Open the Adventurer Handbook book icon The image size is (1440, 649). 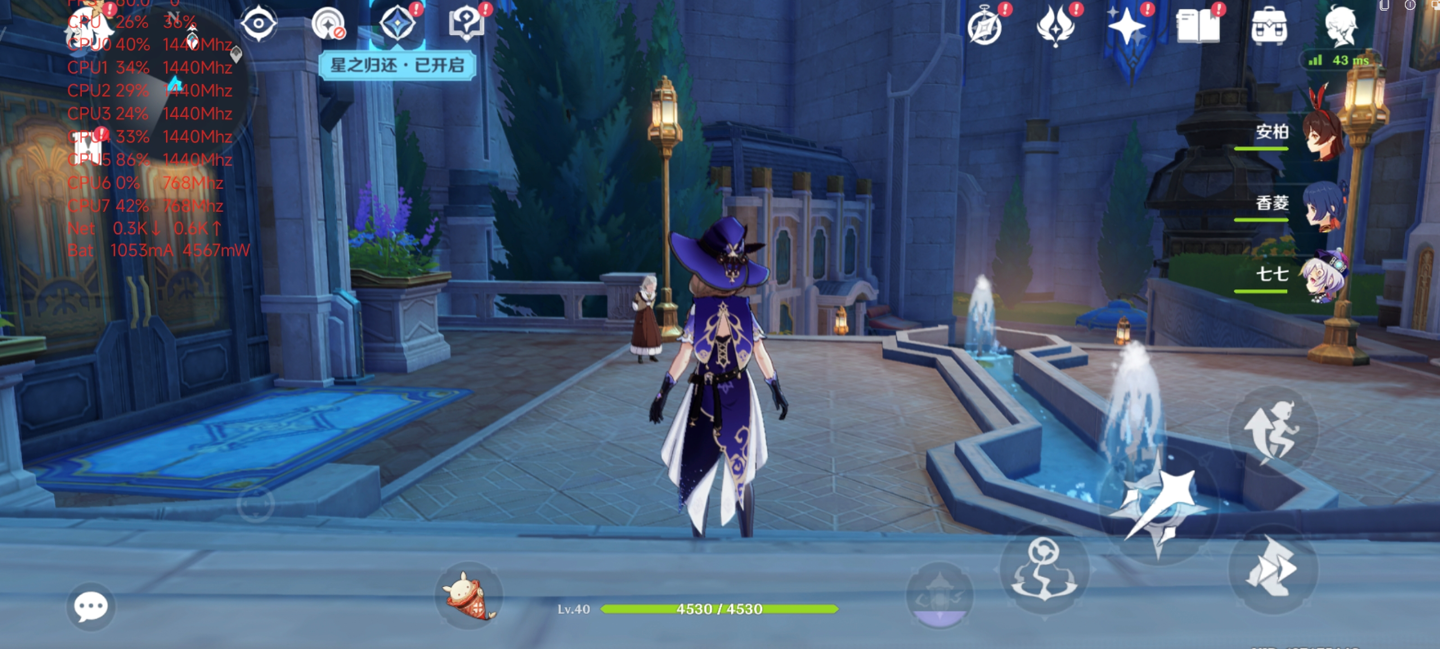point(1198,27)
